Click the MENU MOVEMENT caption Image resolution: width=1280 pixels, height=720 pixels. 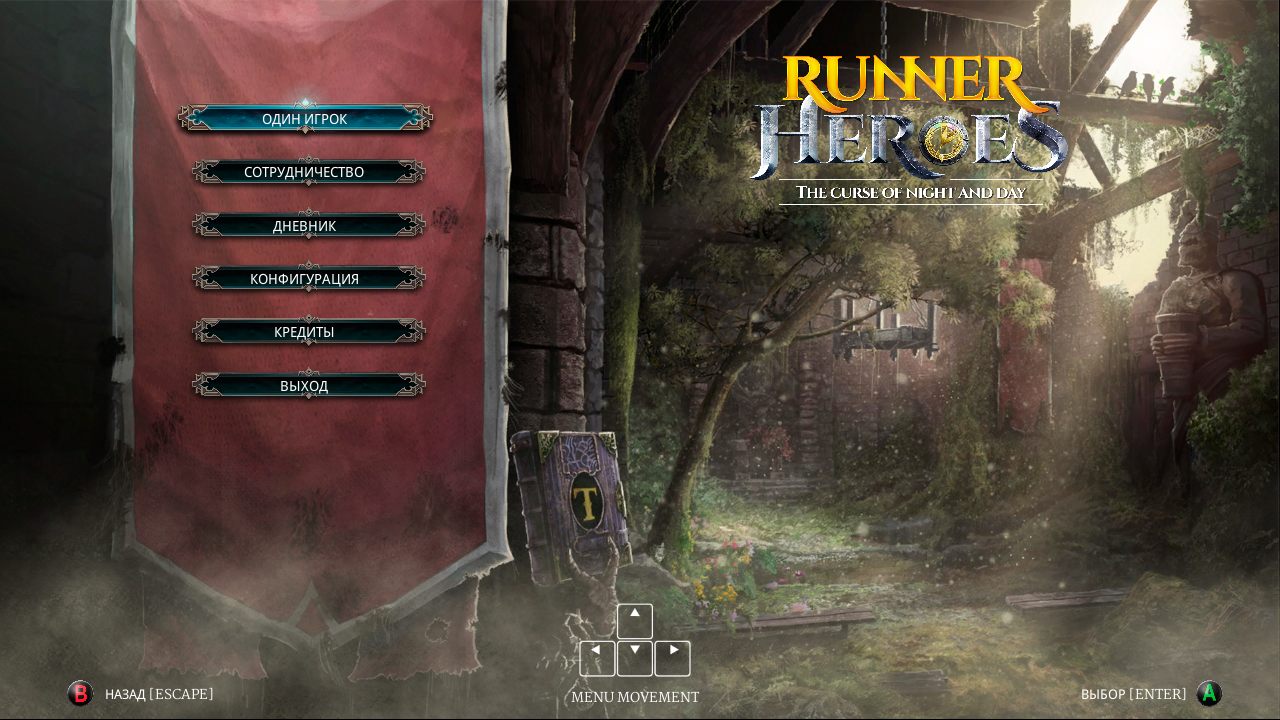(x=636, y=697)
